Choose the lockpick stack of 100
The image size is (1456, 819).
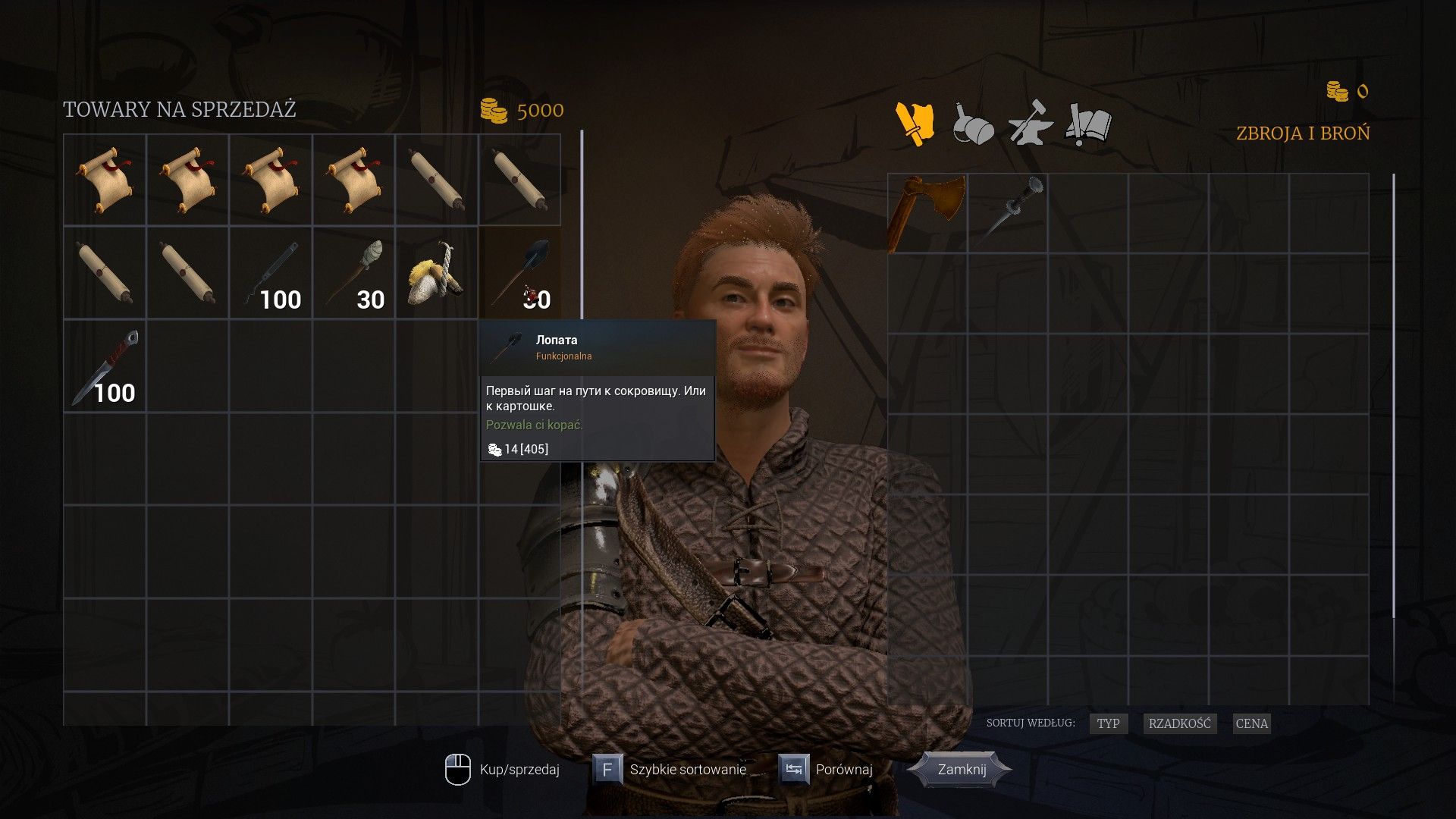(x=271, y=272)
